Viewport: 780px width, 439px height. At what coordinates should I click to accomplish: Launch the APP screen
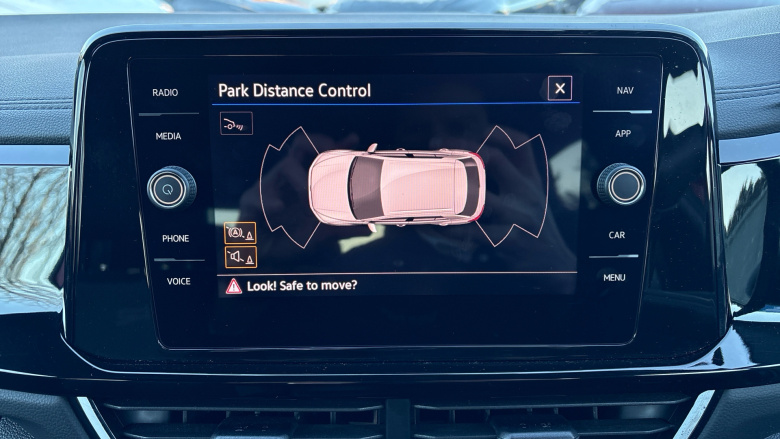click(623, 134)
